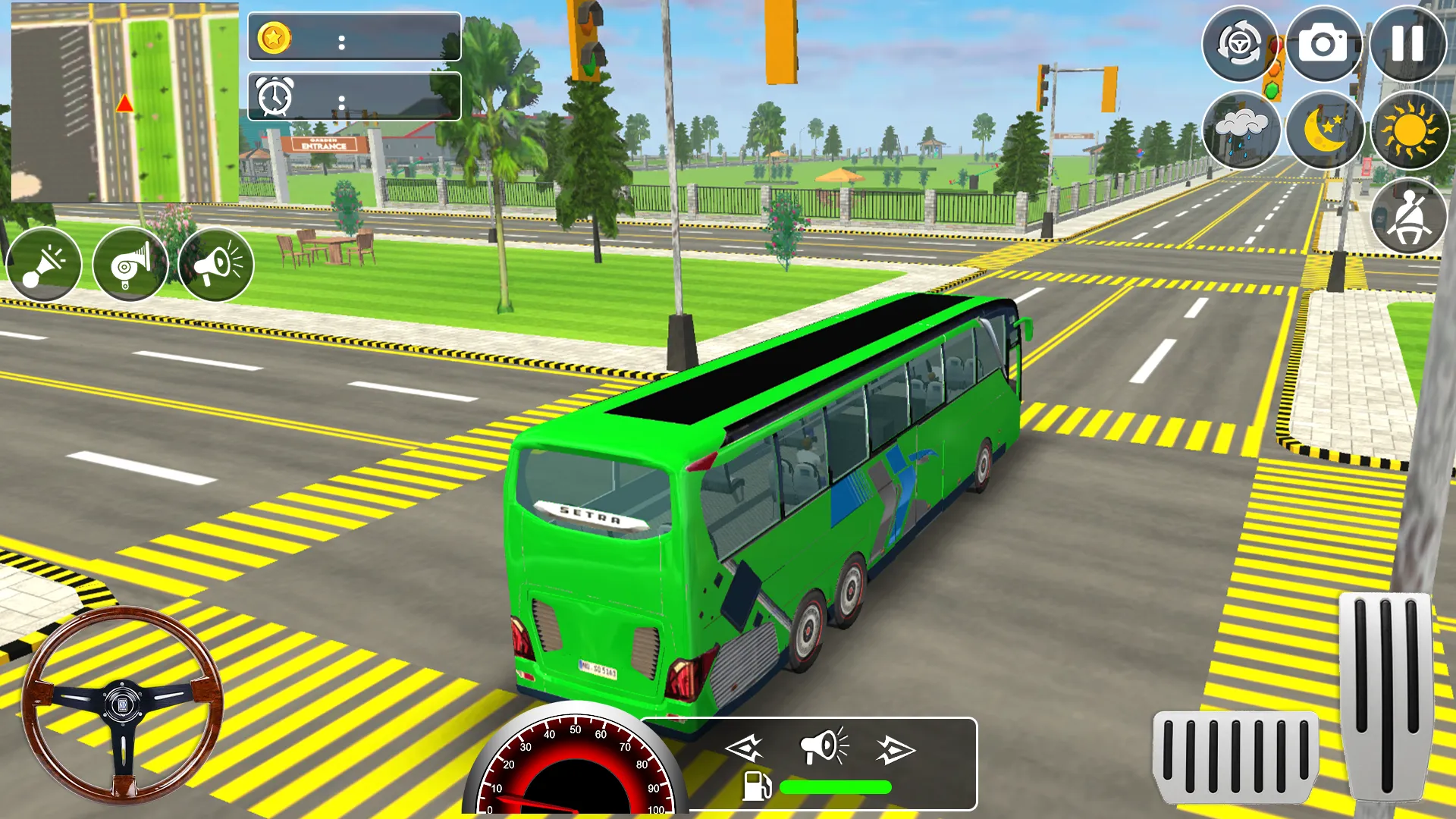Image resolution: width=1456 pixels, height=819 pixels.
Task: Turn the steering wheel
Action: click(x=122, y=705)
